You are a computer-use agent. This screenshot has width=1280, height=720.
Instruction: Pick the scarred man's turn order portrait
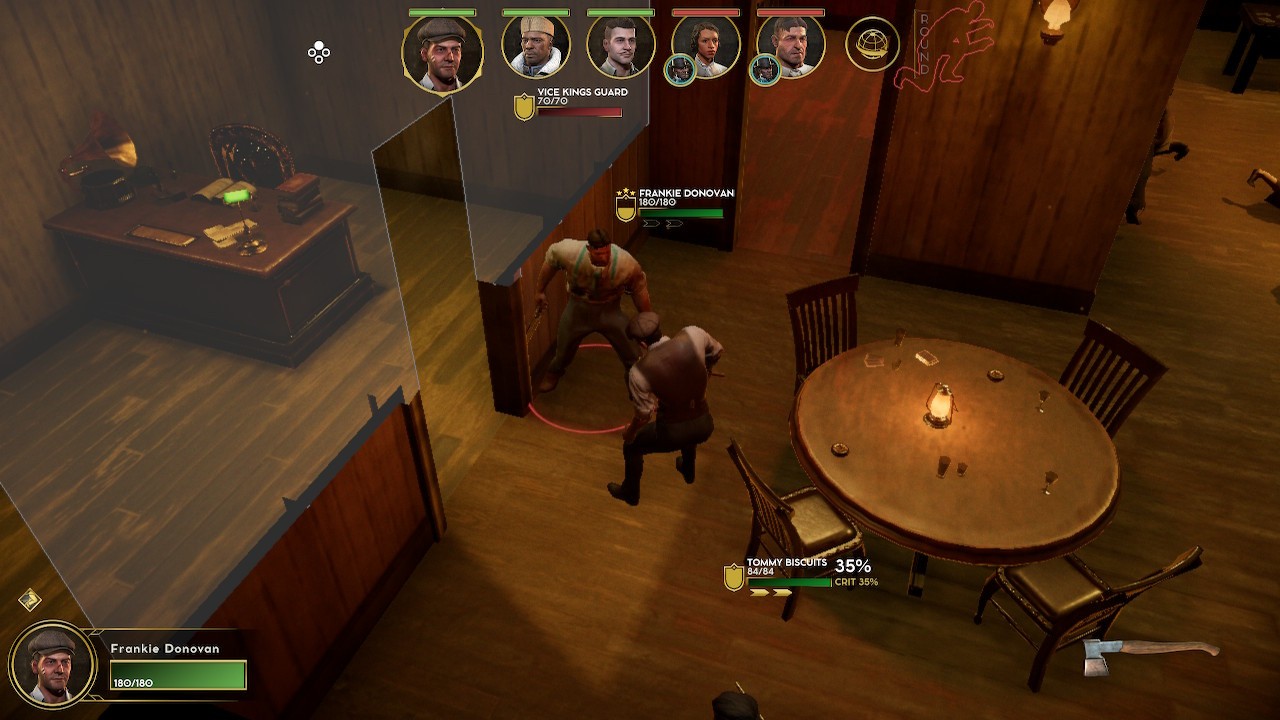tap(791, 46)
